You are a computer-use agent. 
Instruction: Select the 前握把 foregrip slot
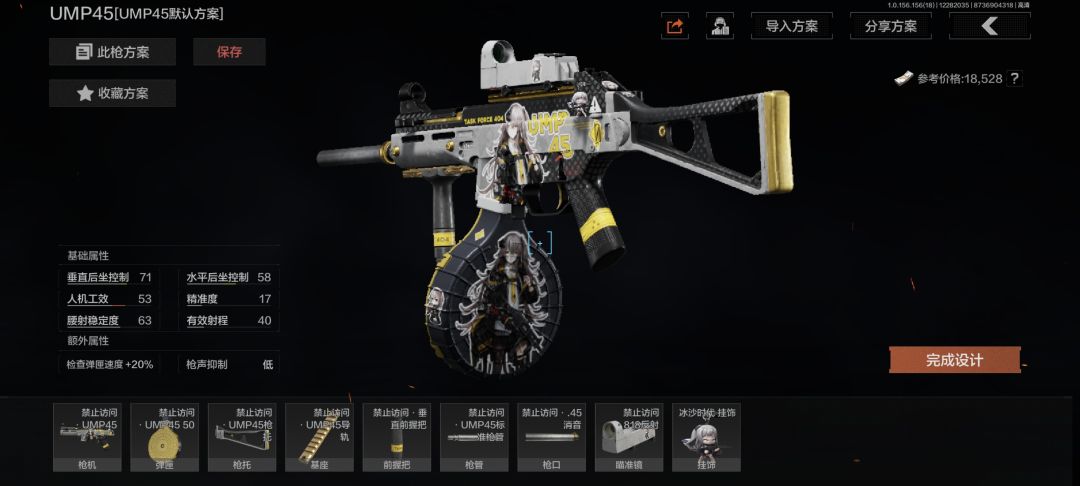tap(397, 437)
